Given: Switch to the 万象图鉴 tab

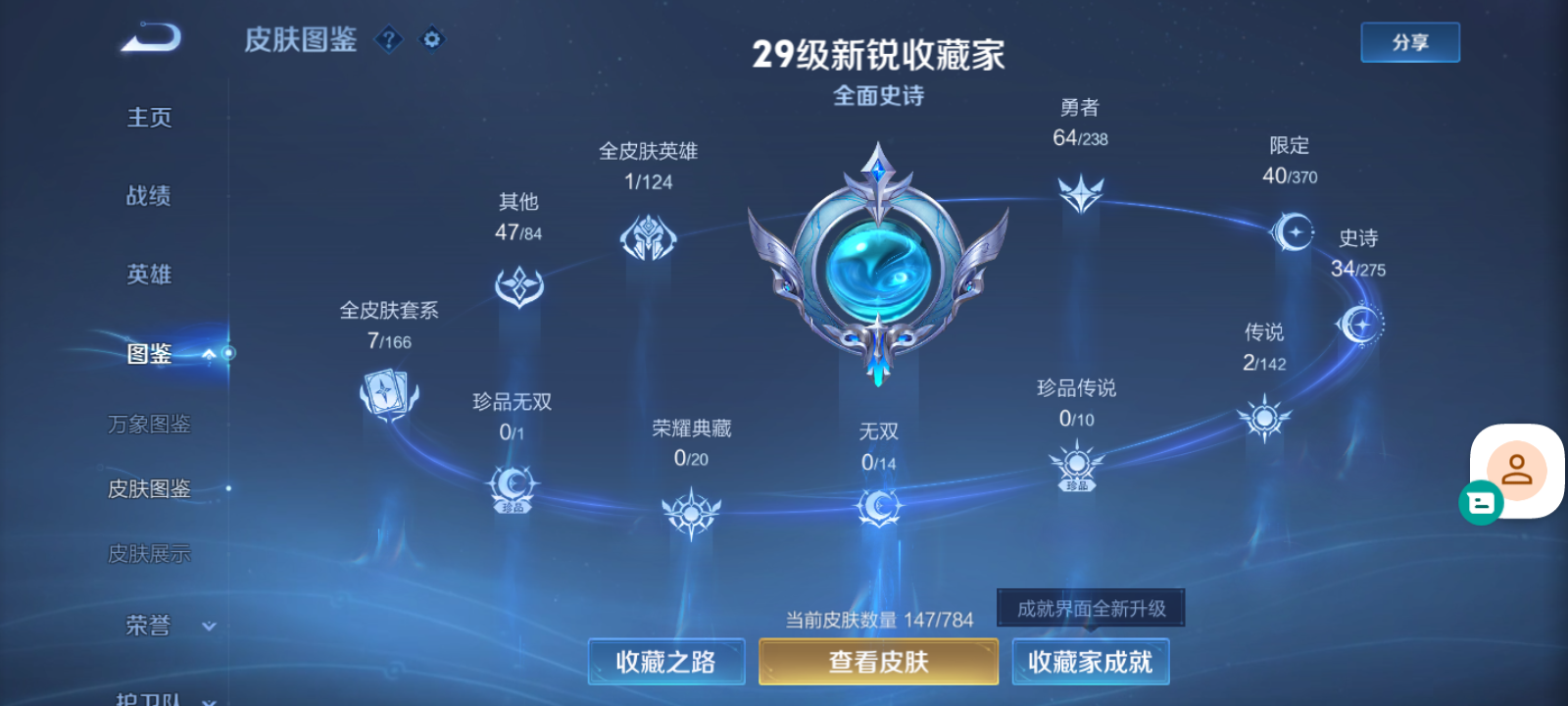Looking at the screenshot, I should pos(149,424).
